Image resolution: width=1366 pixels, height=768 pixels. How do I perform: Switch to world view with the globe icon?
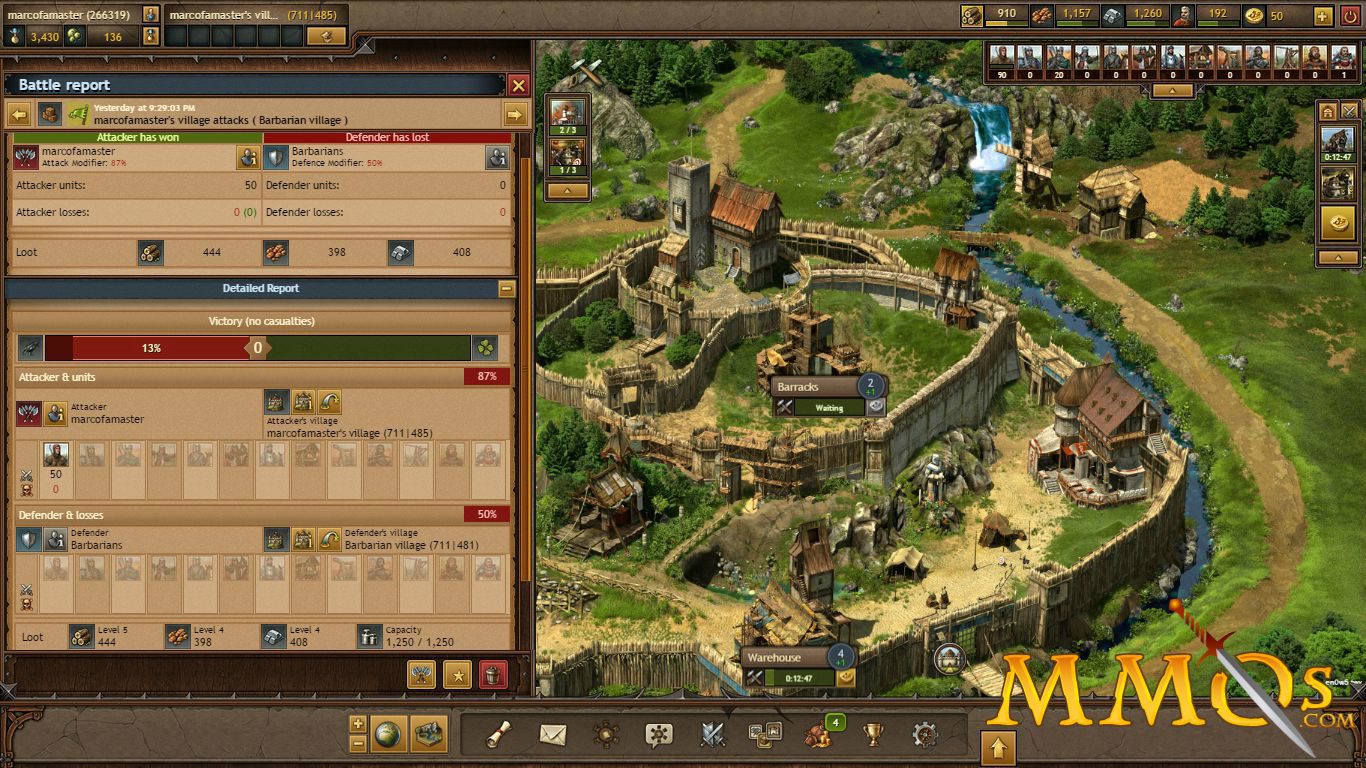coord(388,733)
